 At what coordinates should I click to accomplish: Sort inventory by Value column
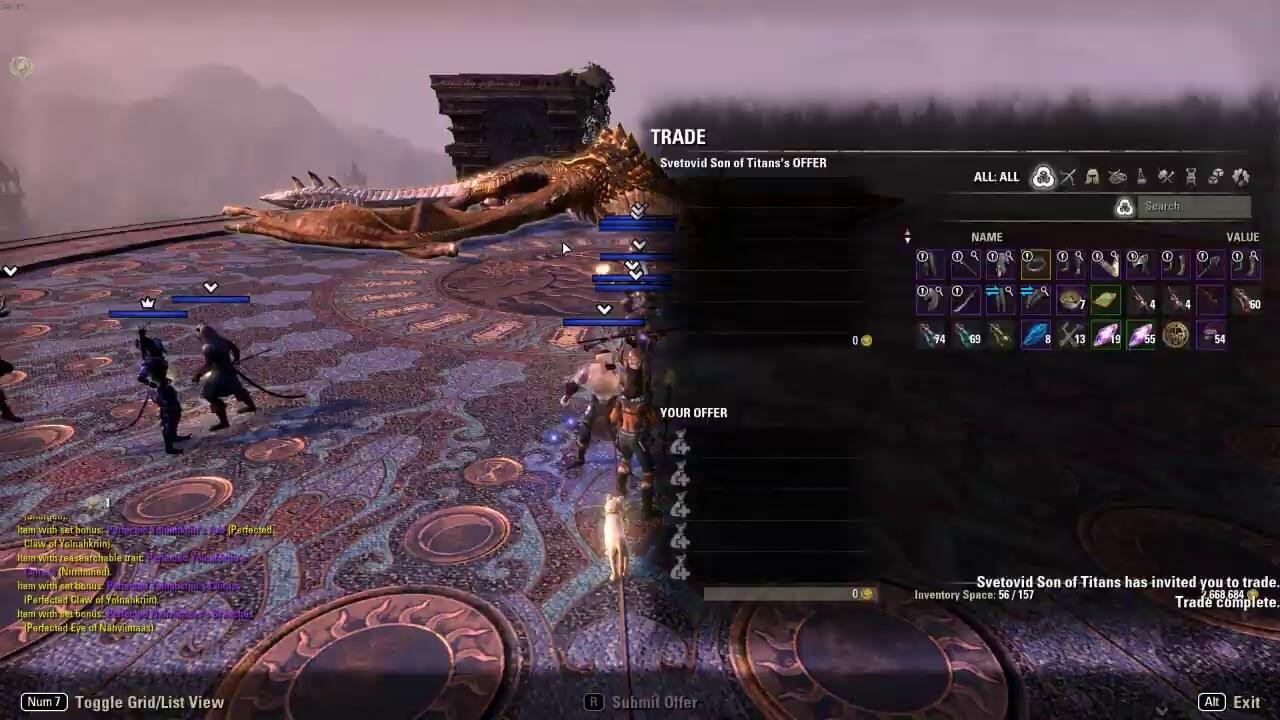1242,237
